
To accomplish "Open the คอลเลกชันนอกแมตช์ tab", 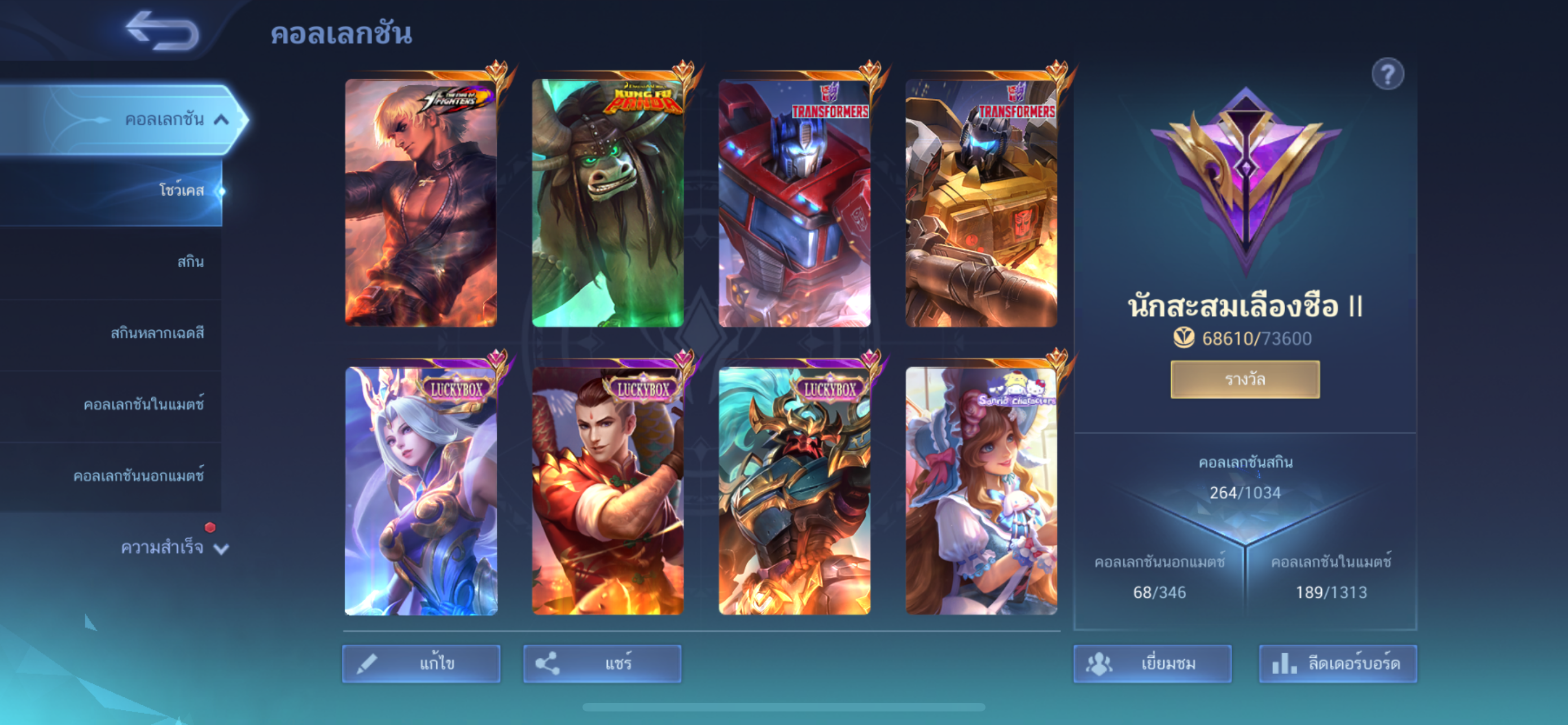I will pyautogui.click(x=139, y=475).
